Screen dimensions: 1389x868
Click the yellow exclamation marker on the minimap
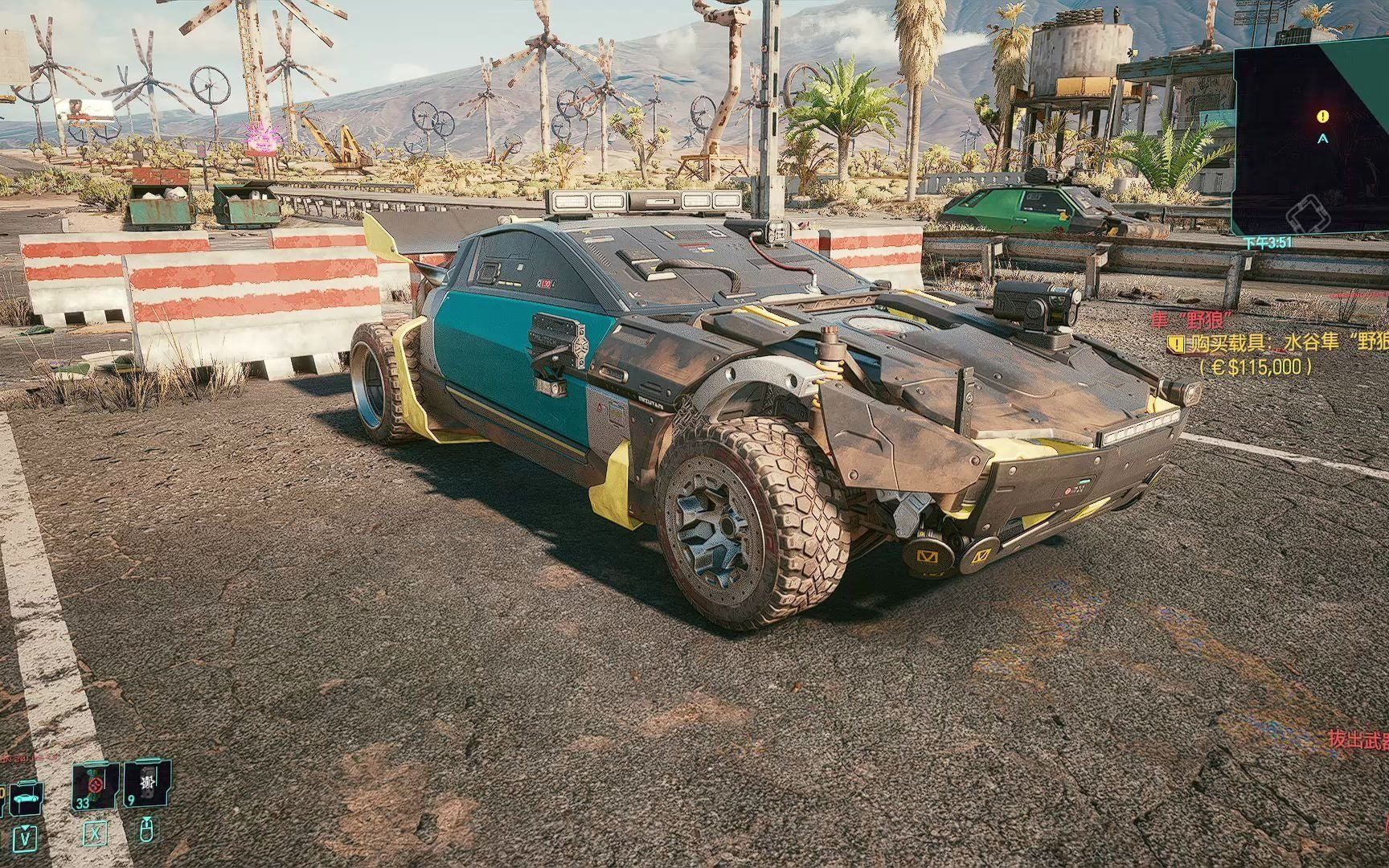tap(1322, 117)
